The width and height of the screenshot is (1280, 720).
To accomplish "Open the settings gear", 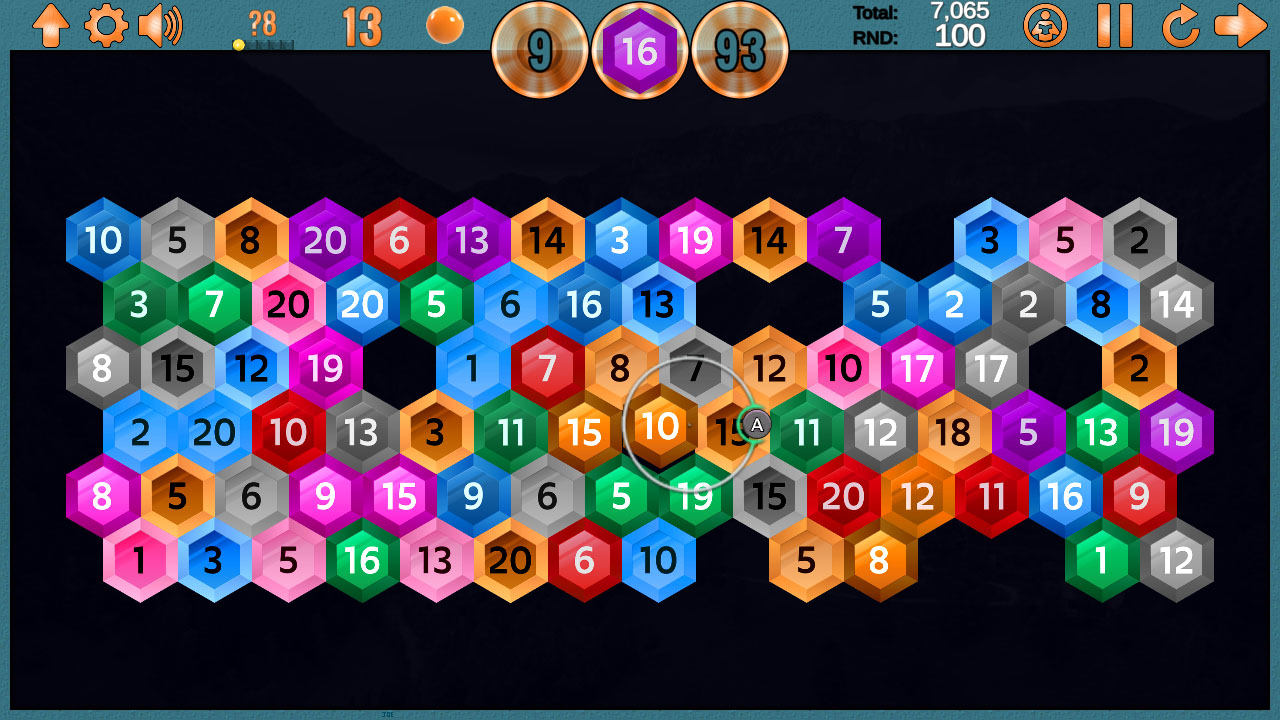I will (104, 27).
